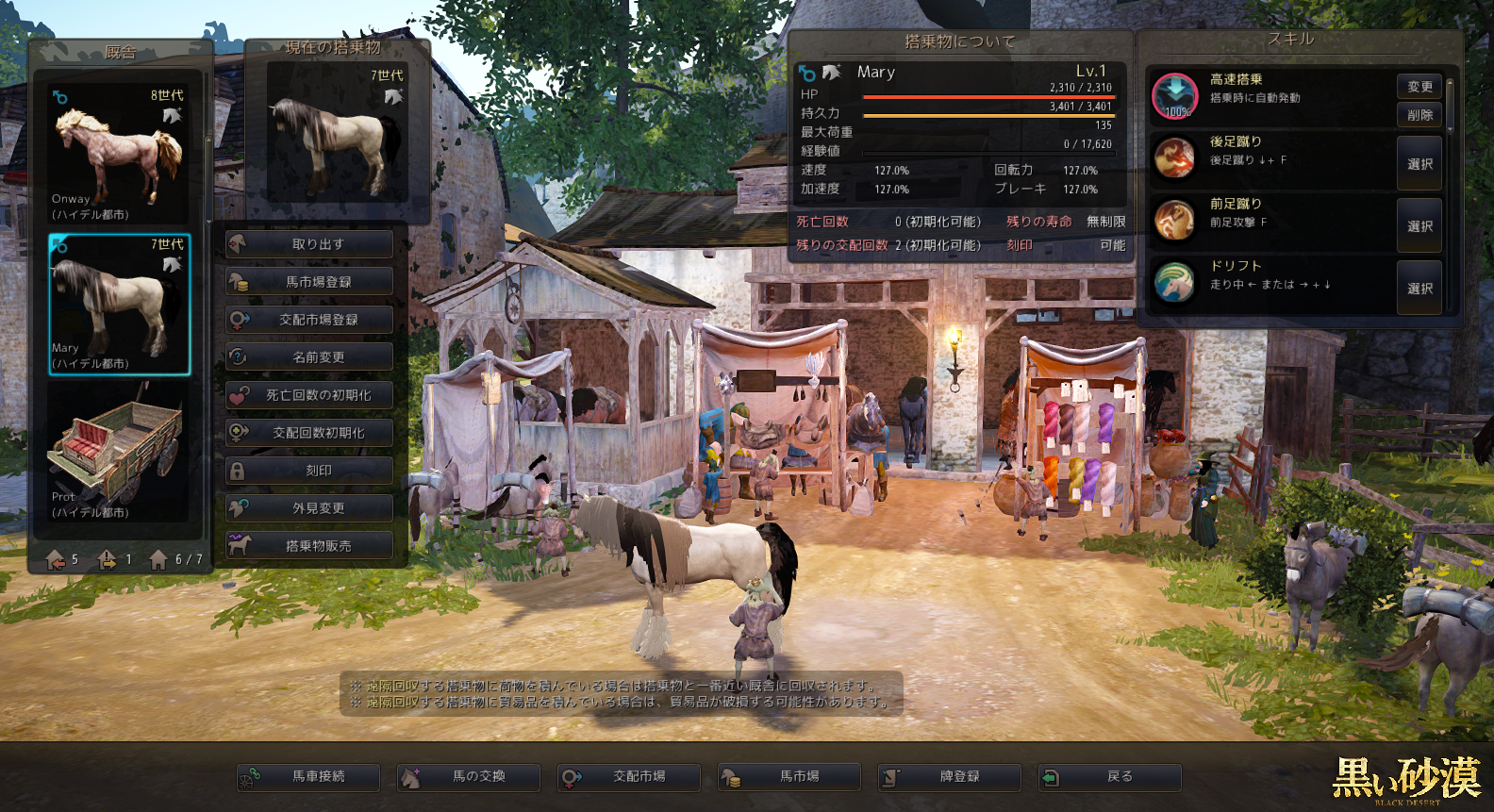Open 馬市場登録 horse market registration
Screen dimensions: 1494x812
(308, 282)
